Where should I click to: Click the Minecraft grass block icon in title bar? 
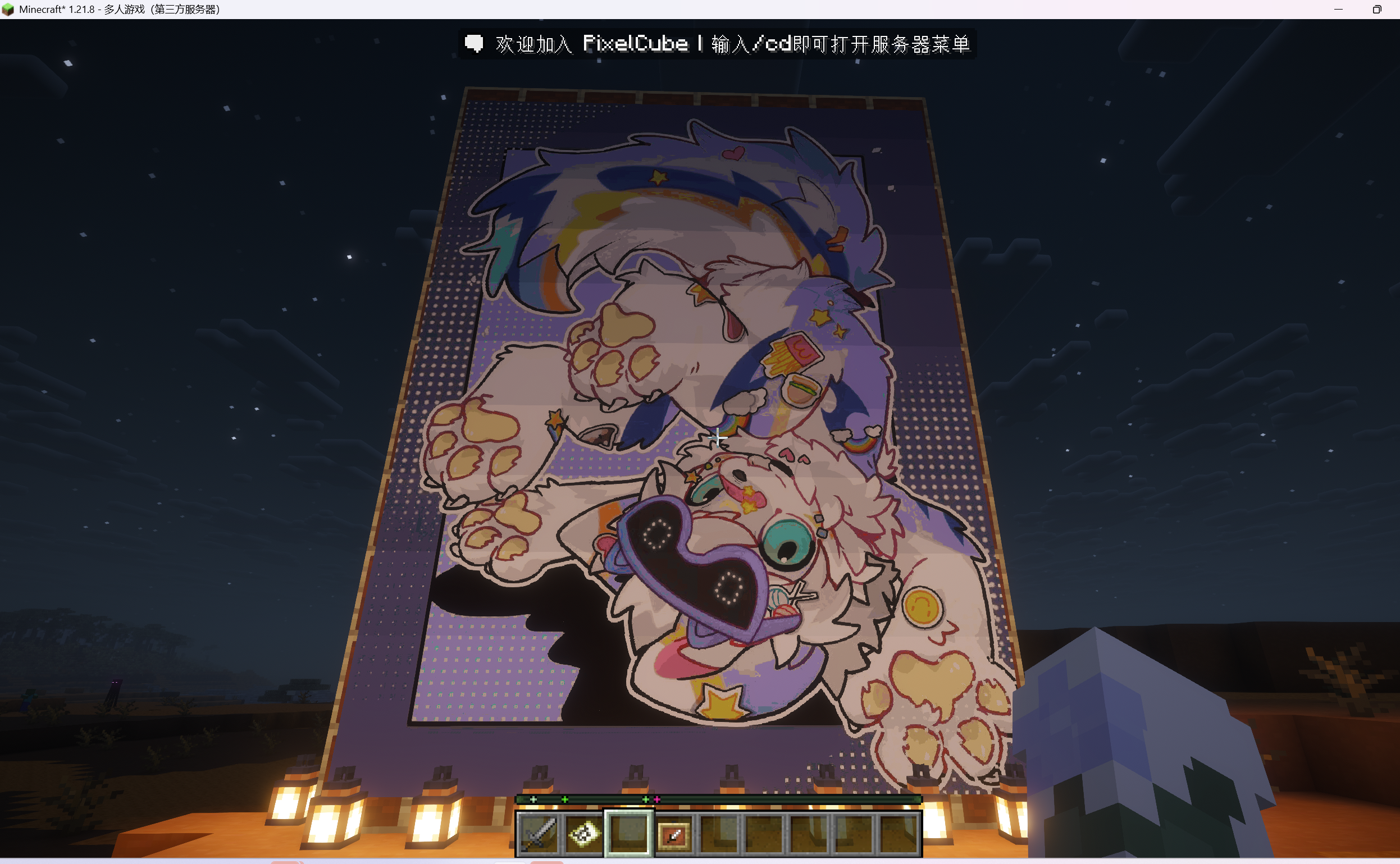pyautogui.click(x=9, y=9)
